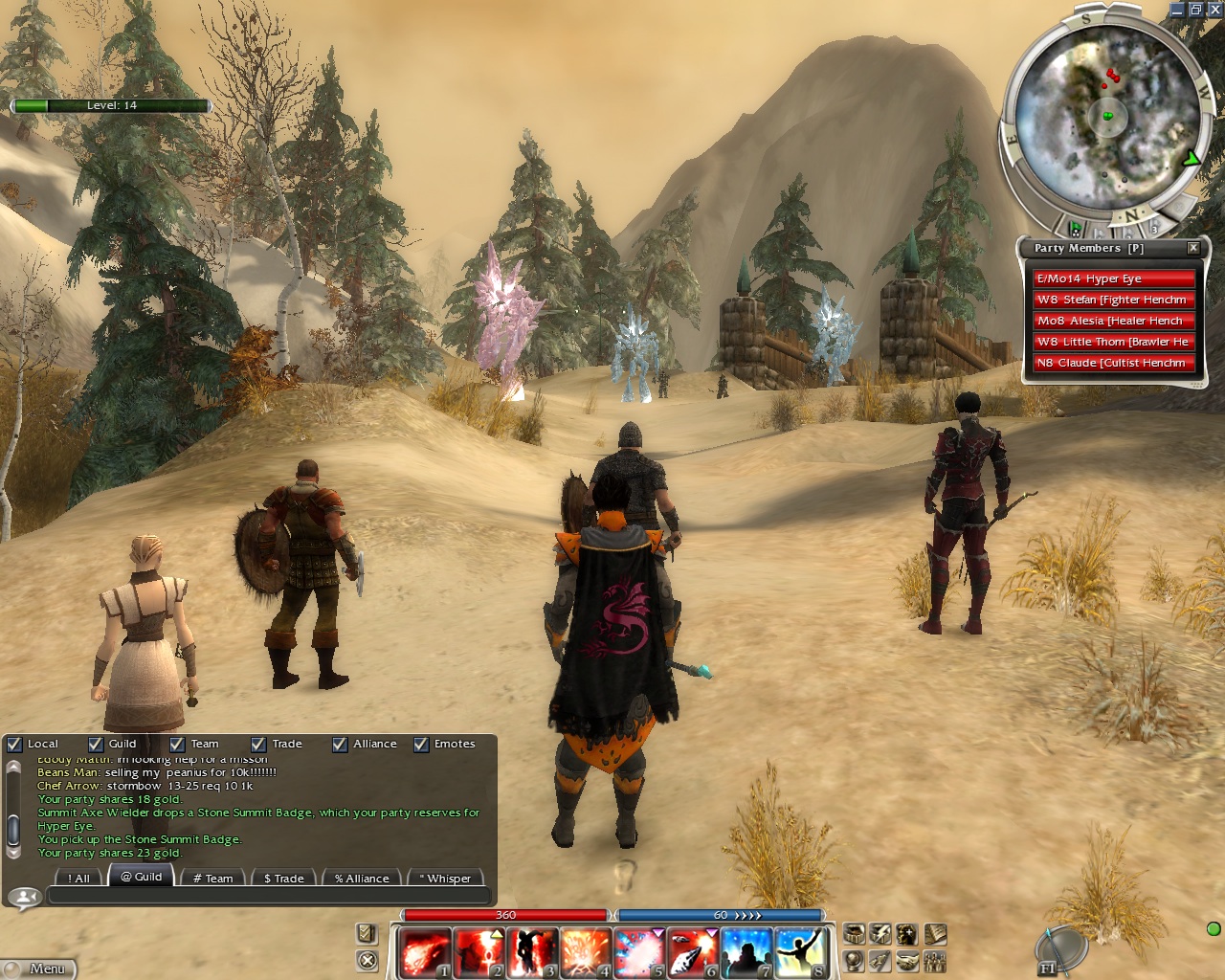1225x980 pixels.
Task: Minimize the game window
Action: (1177, 10)
